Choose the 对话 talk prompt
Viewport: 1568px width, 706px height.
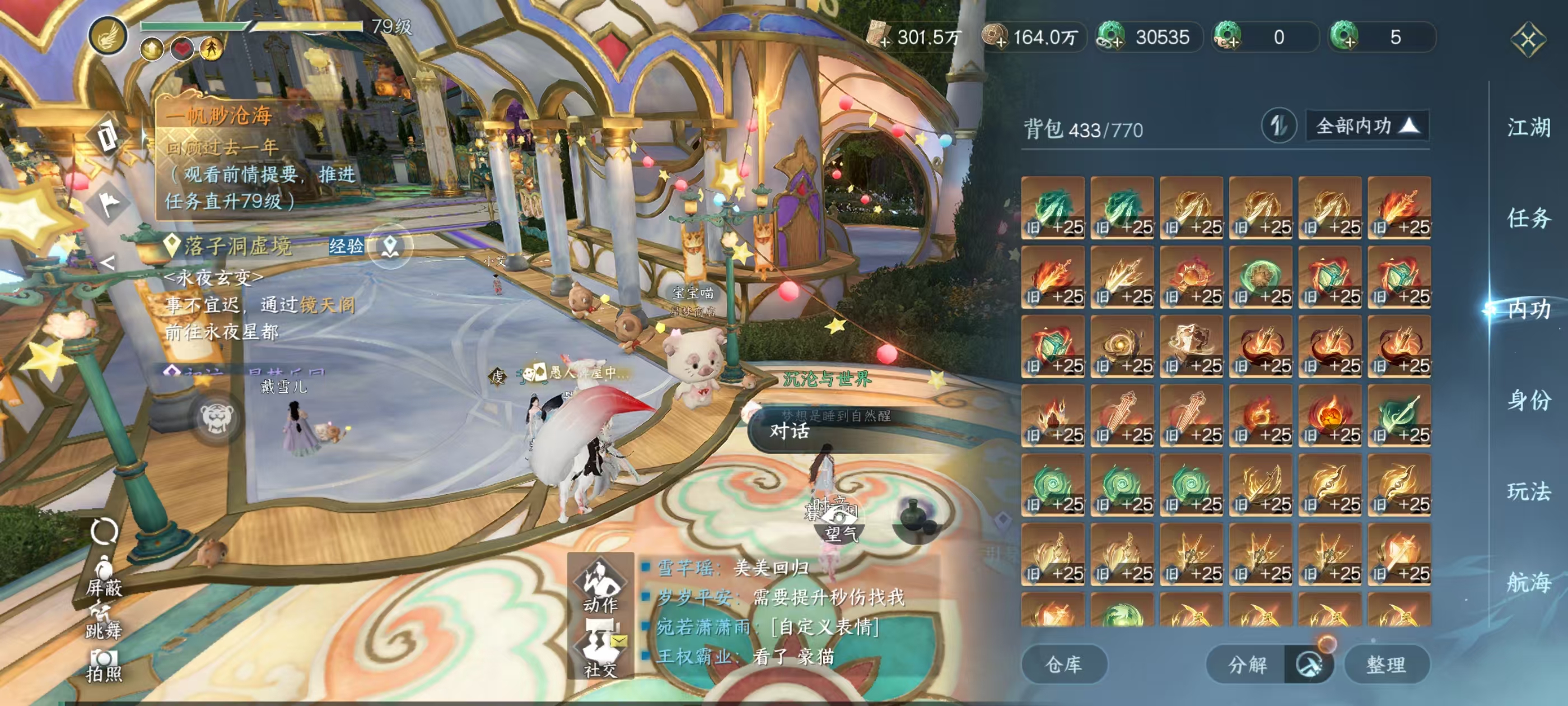tap(790, 431)
